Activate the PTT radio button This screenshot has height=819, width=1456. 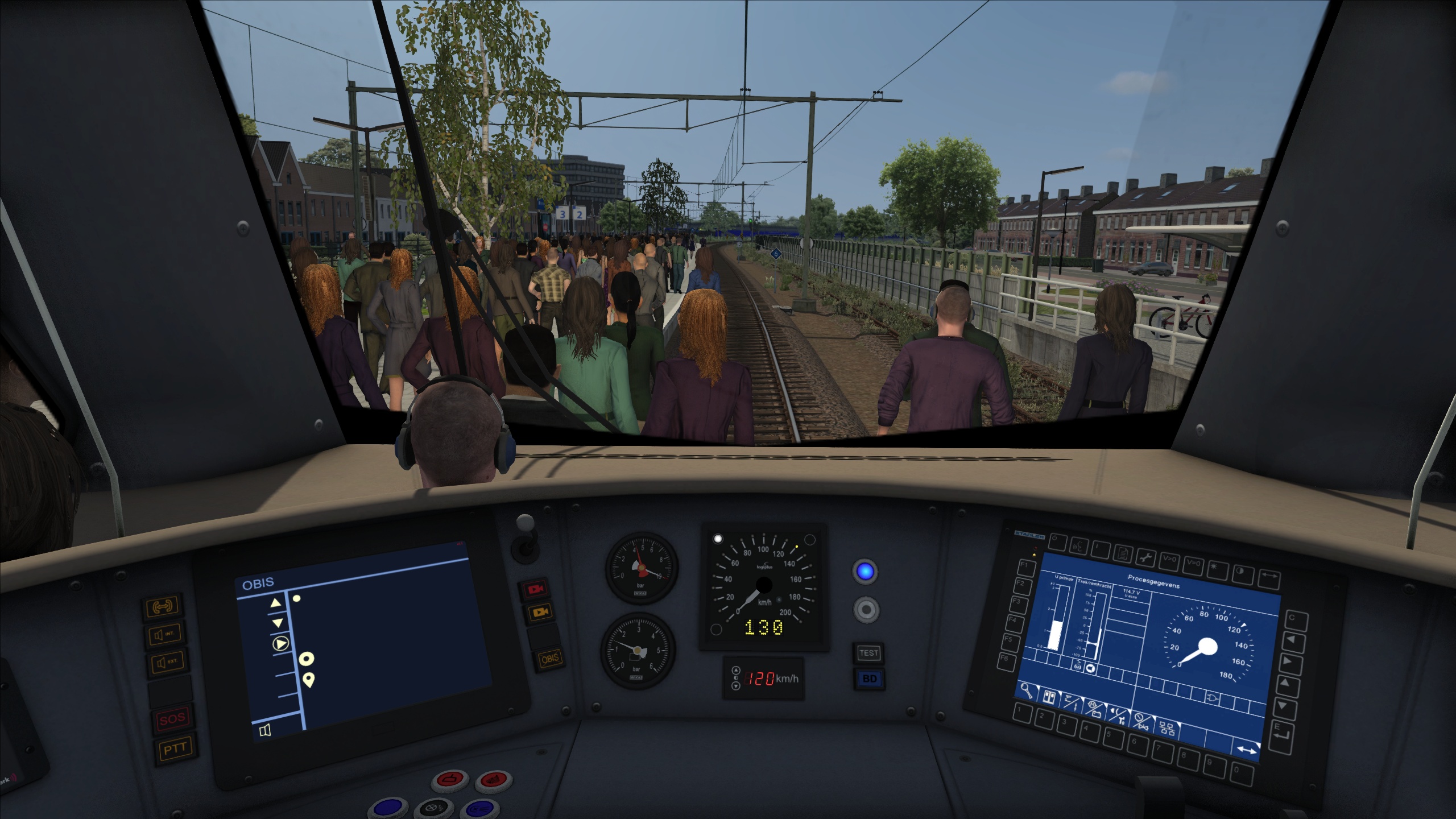(174, 750)
